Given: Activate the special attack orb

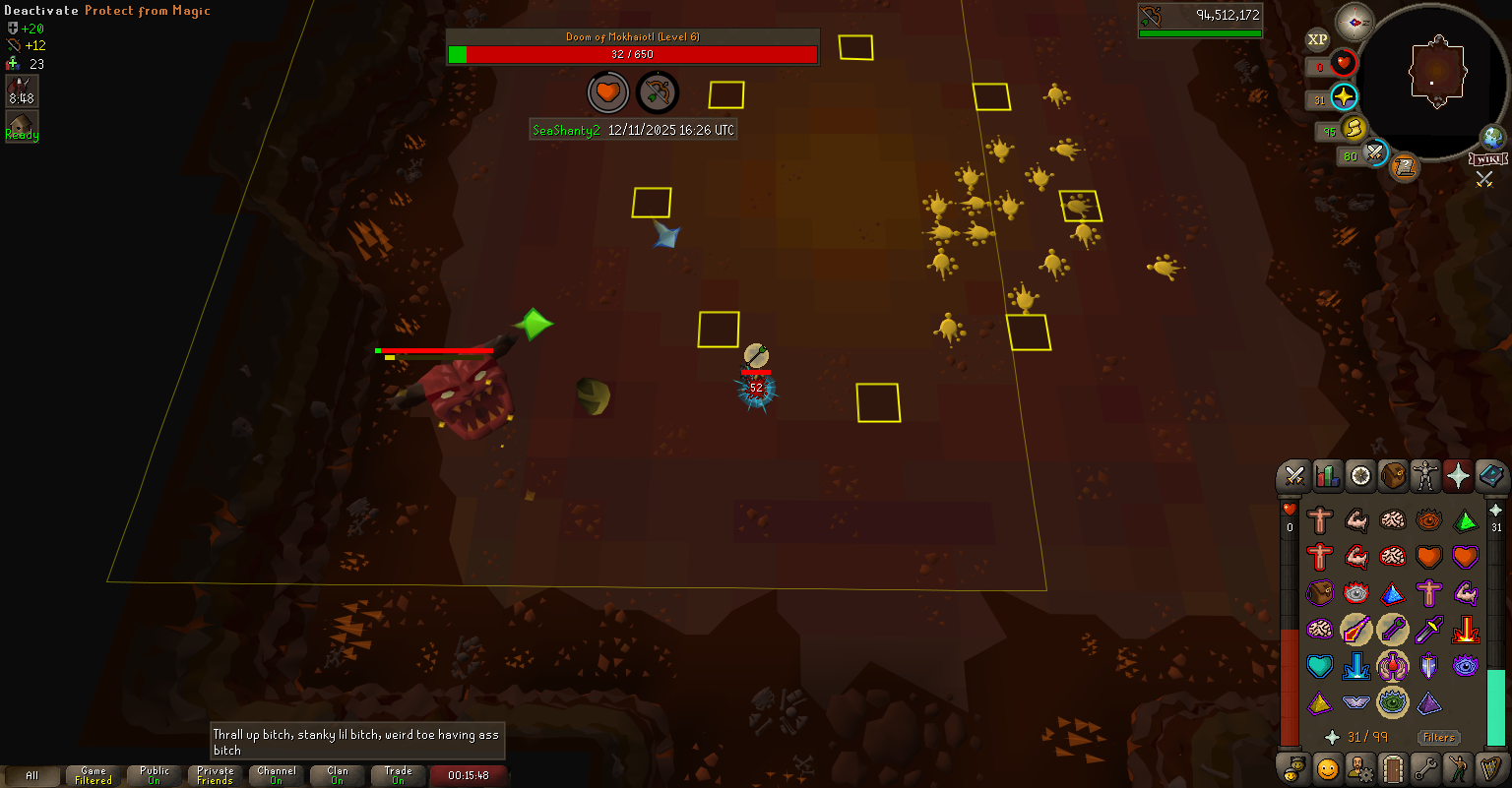Looking at the screenshot, I should click(1375, 153).
